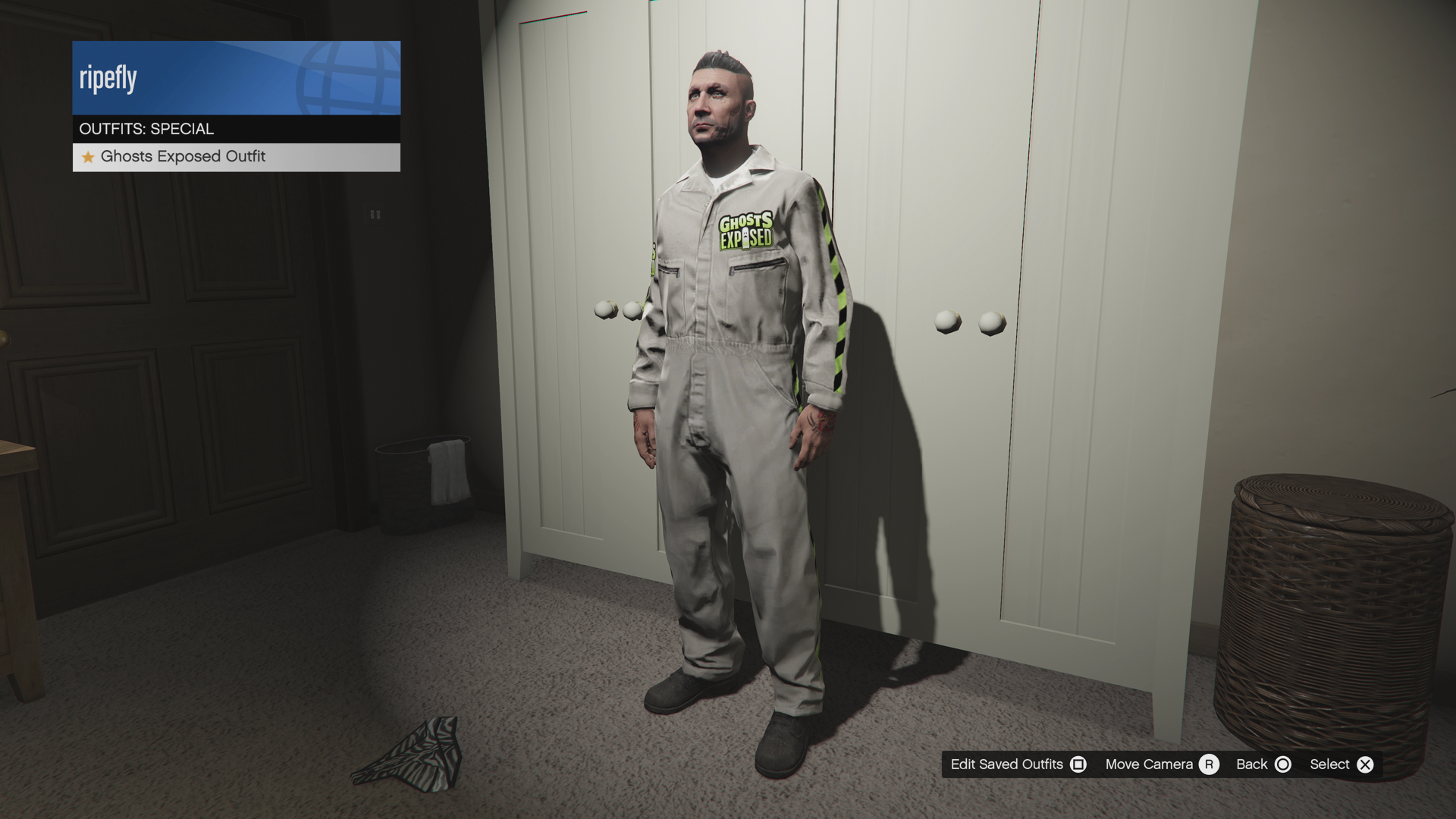Click the Back label
Viewport: 1456px width, 819px height.
1253,764
